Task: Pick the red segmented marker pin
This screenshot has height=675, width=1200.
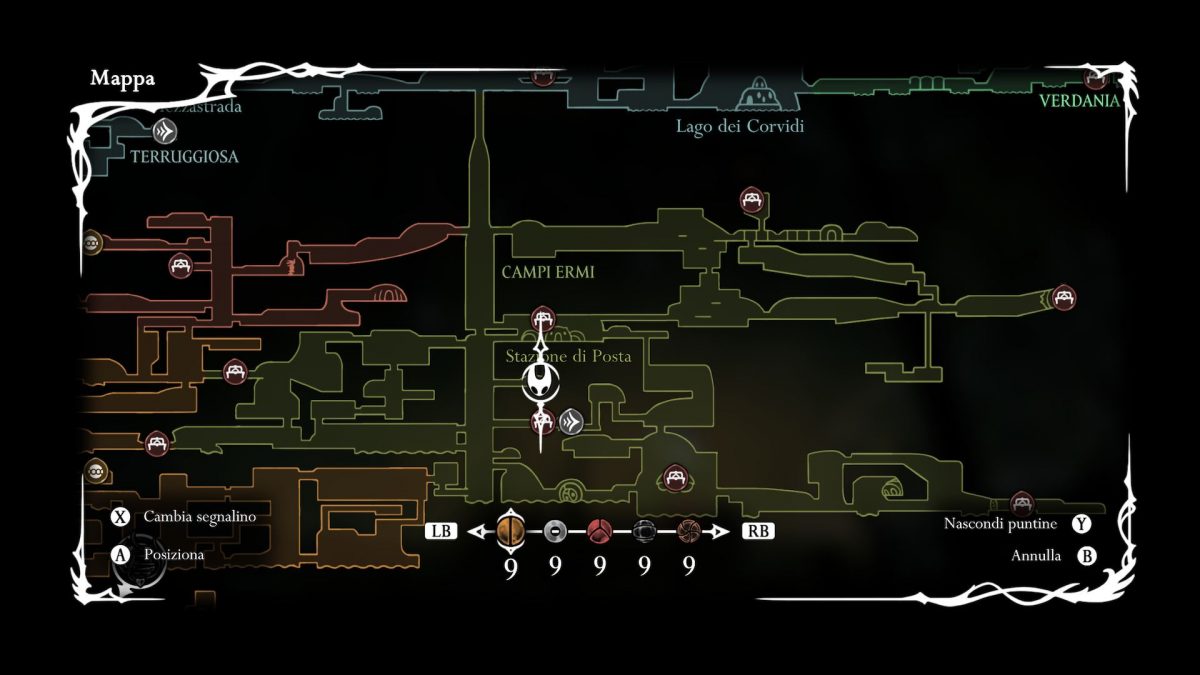Action: [600, 531]
